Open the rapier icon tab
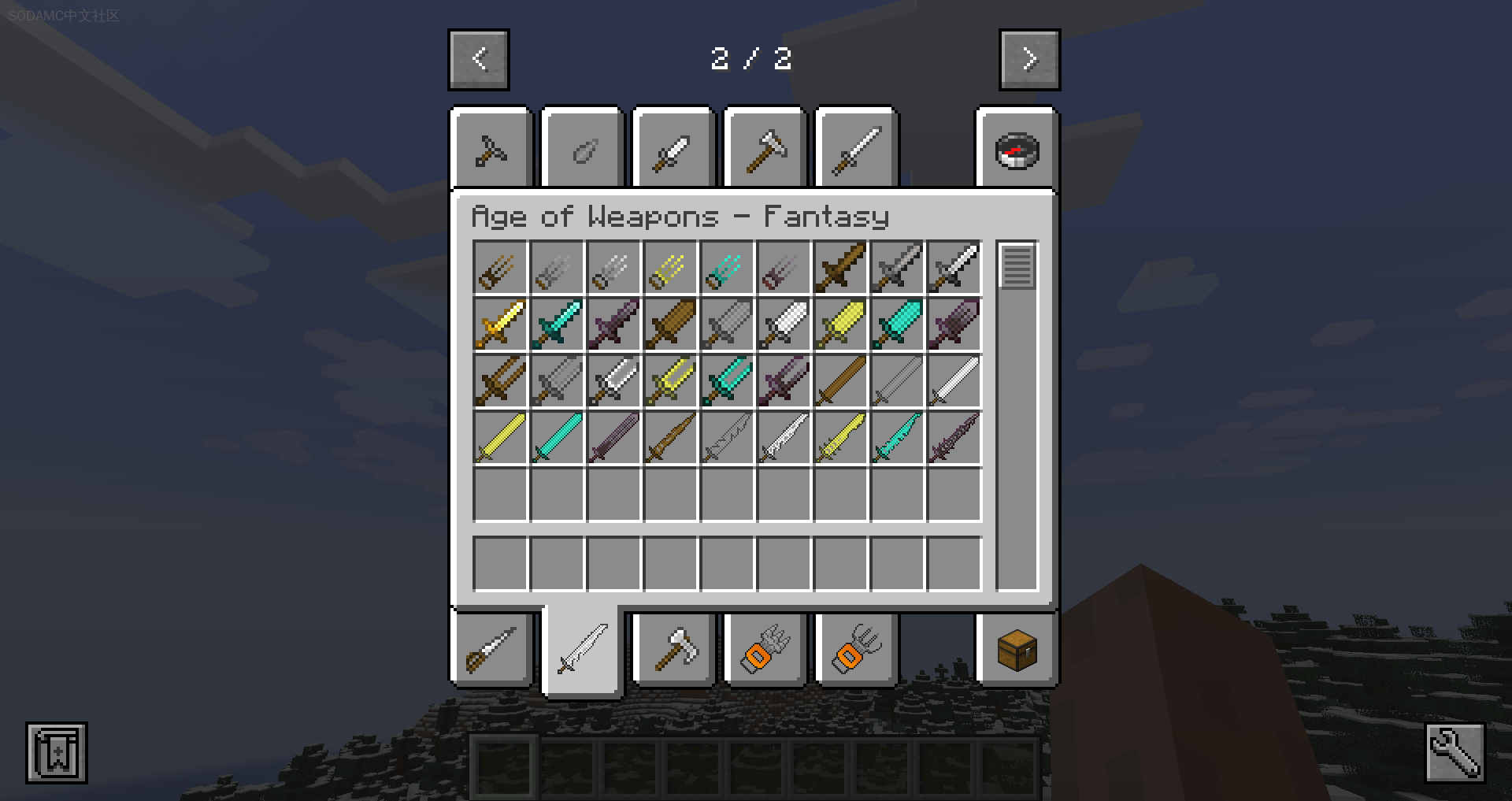The image size is (1512, 801). pos(491,651)
